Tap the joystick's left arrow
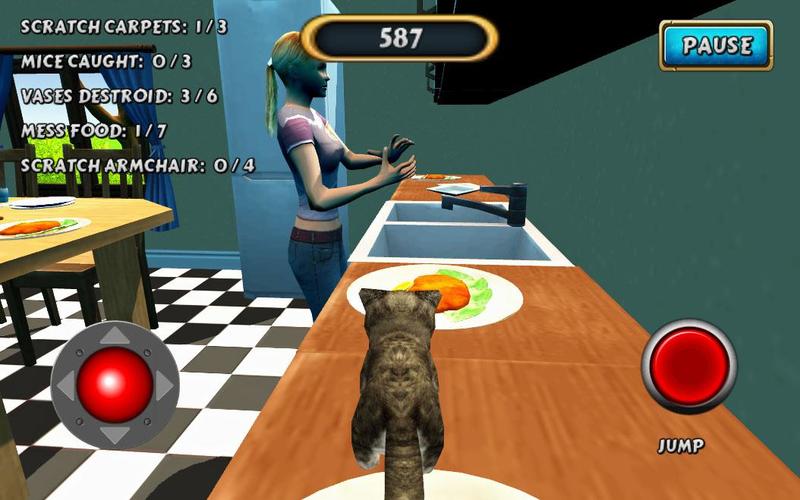The height and width of the screenshot is (500, 800). point(66,385)
